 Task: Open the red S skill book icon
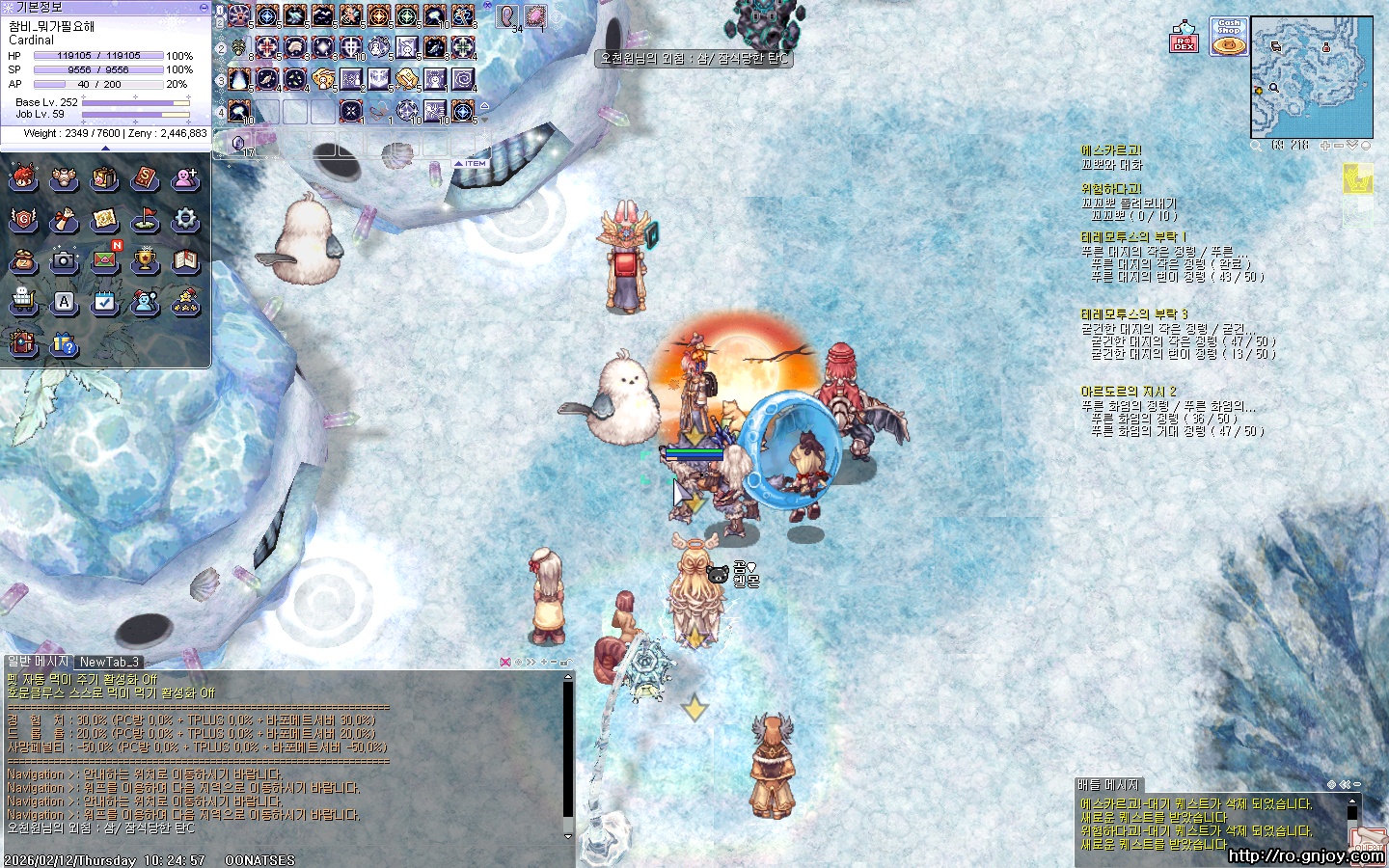[145, 178]
